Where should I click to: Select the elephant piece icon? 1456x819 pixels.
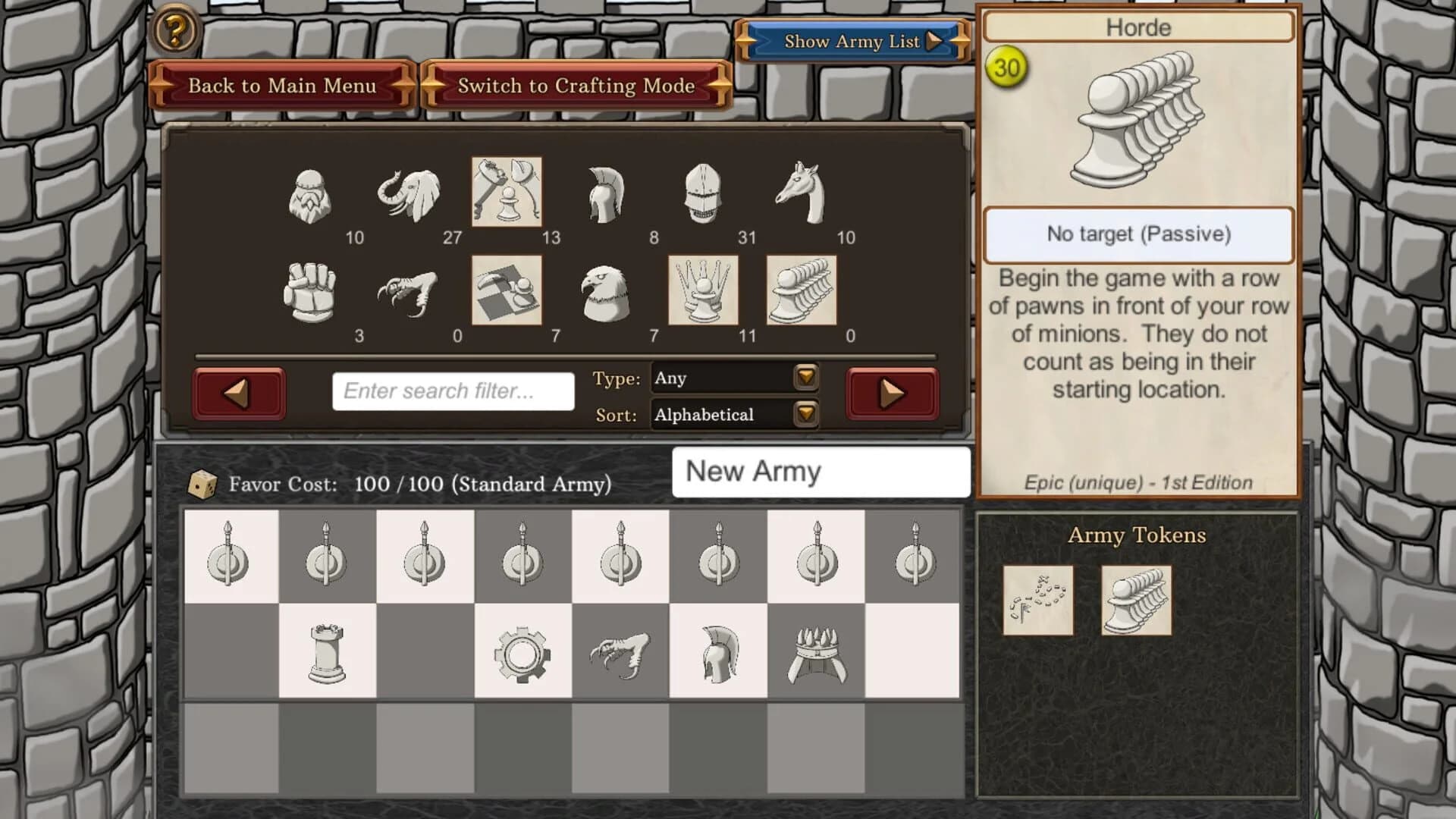coord(407,193)
